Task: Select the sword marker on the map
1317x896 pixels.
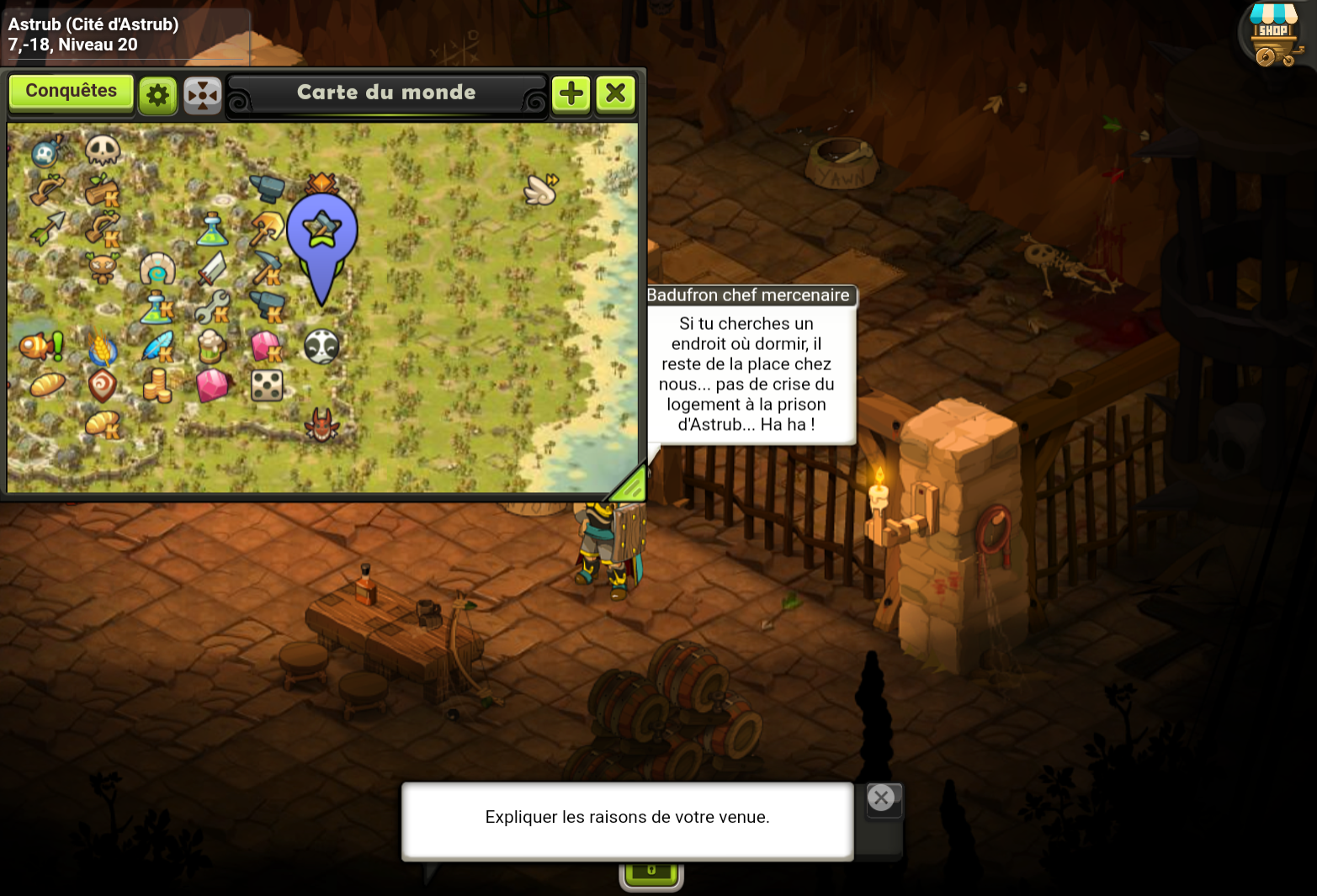Action: (x=212, y=269)
